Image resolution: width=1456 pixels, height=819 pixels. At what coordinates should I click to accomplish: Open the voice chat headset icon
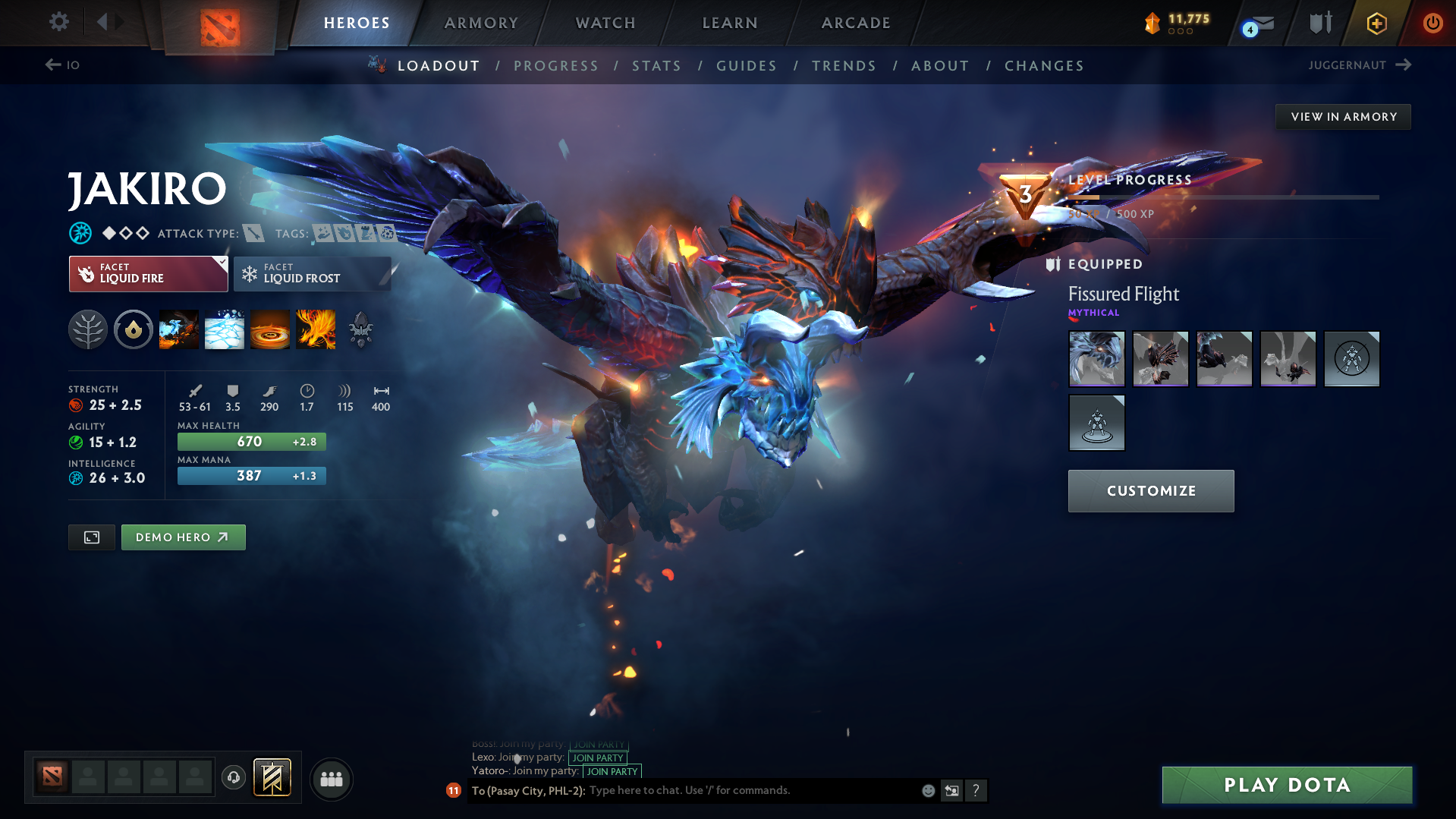[x=234, y=779]
